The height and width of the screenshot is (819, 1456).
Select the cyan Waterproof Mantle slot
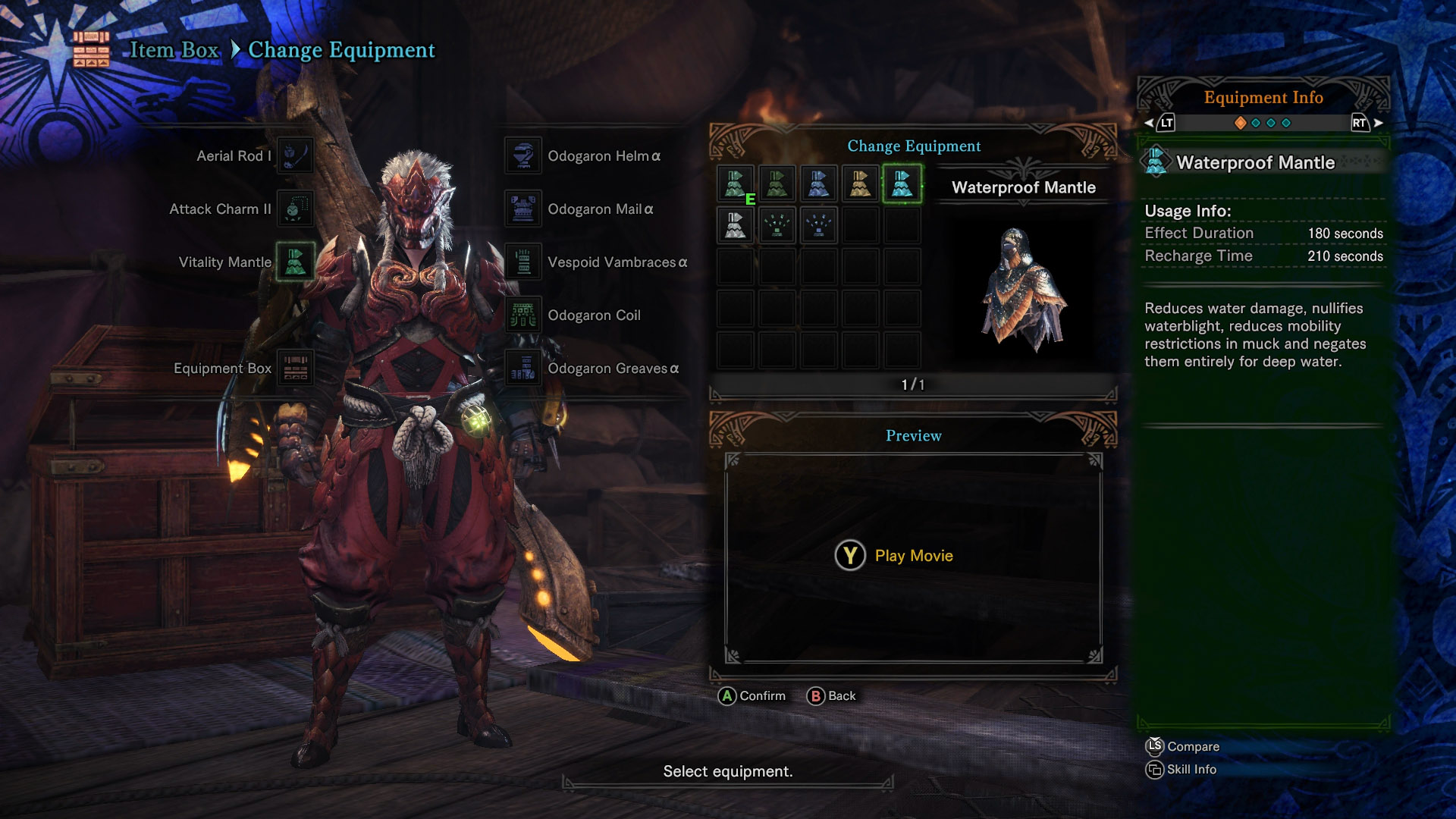pos(902,184)
